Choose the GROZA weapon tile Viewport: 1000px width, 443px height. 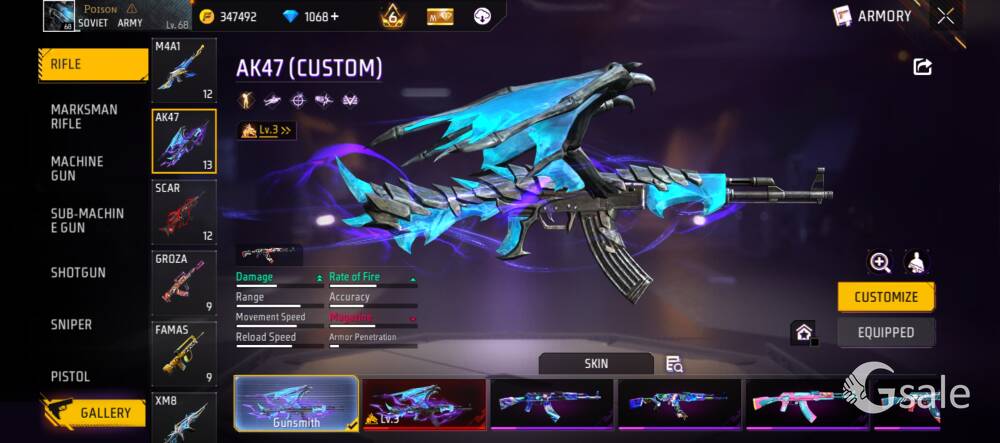click(x=184, y=283)
